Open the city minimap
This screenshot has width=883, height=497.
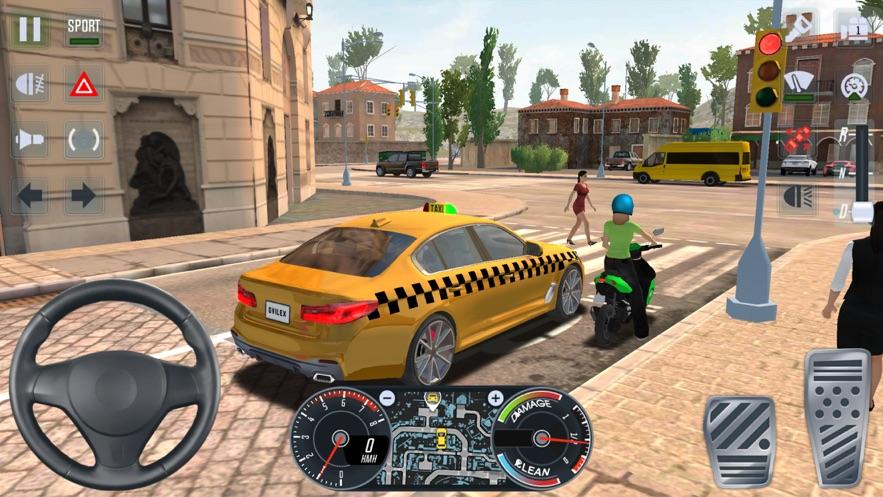click(x=440, y=440)
